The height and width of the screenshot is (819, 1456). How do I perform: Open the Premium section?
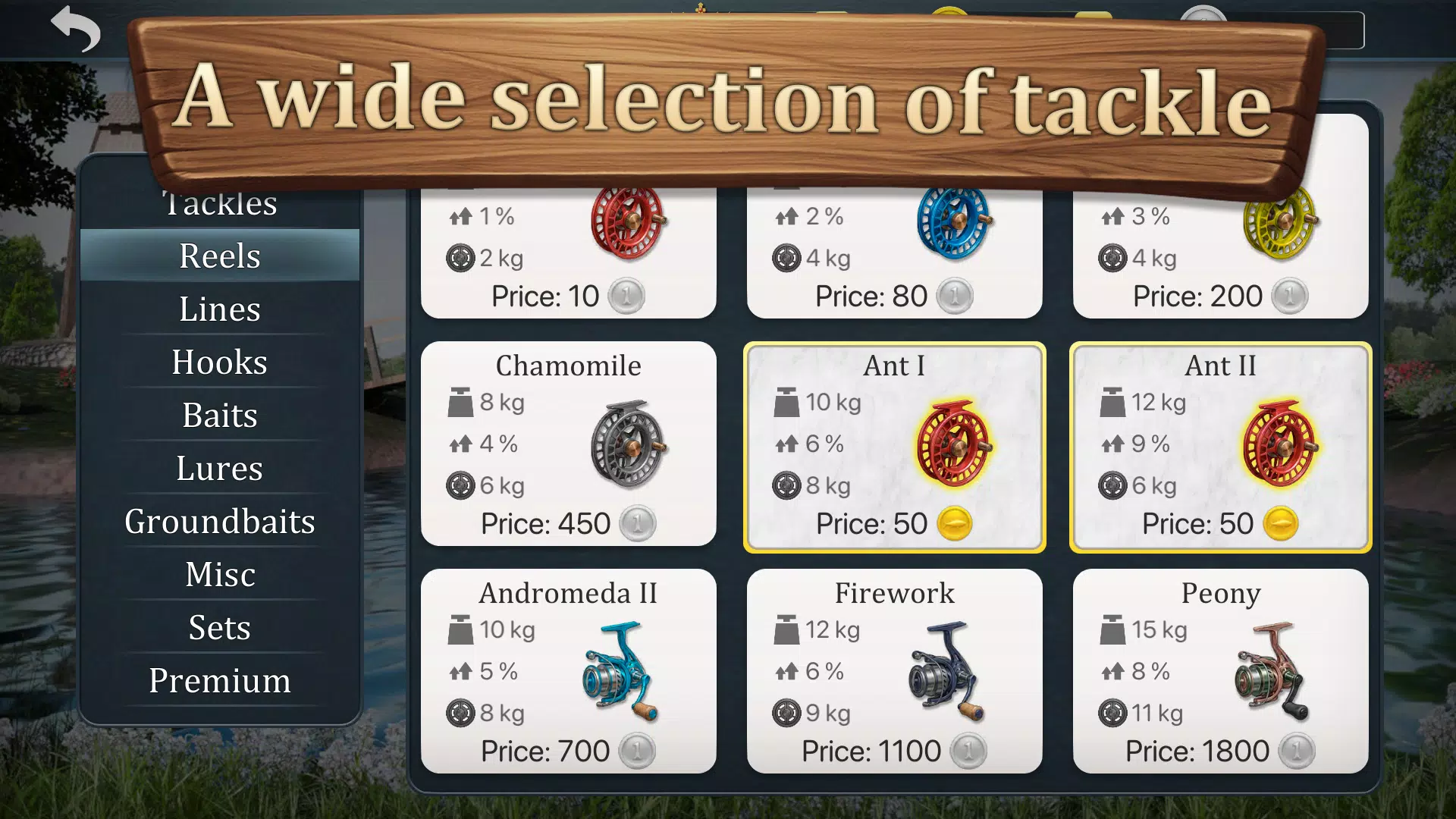click(219, 681)
